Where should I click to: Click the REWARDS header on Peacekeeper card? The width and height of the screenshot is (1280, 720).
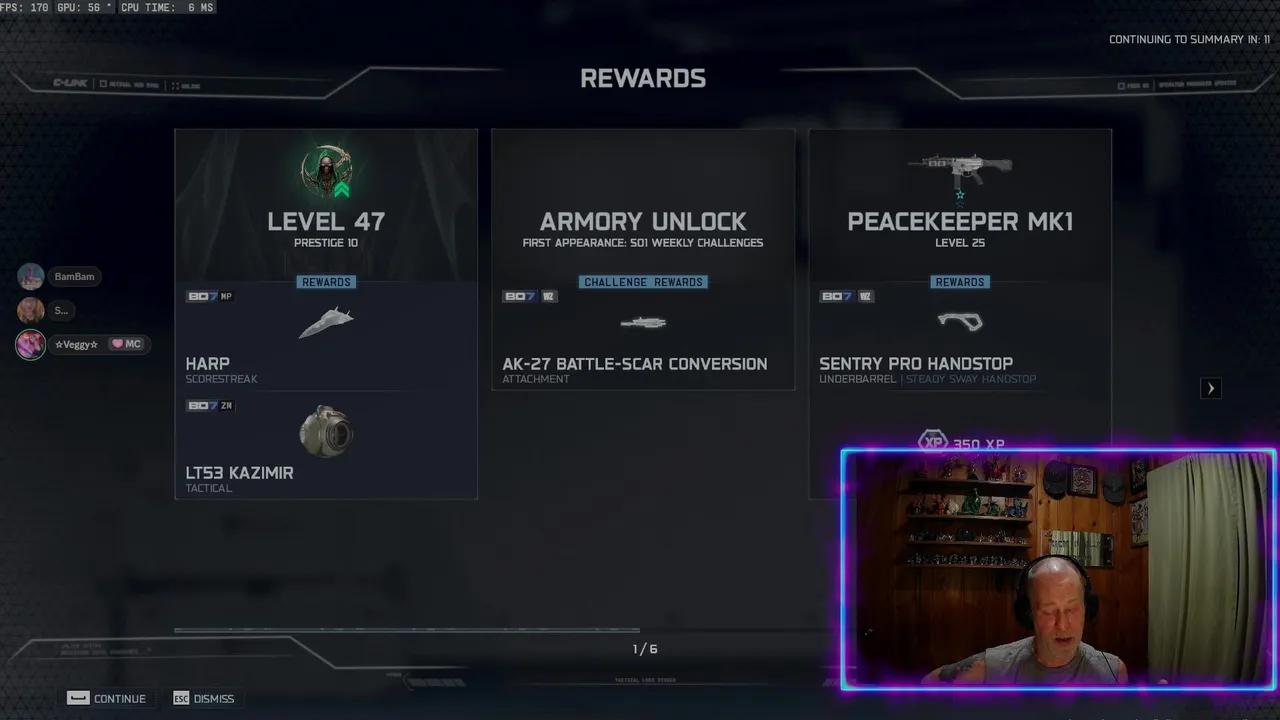960,281
